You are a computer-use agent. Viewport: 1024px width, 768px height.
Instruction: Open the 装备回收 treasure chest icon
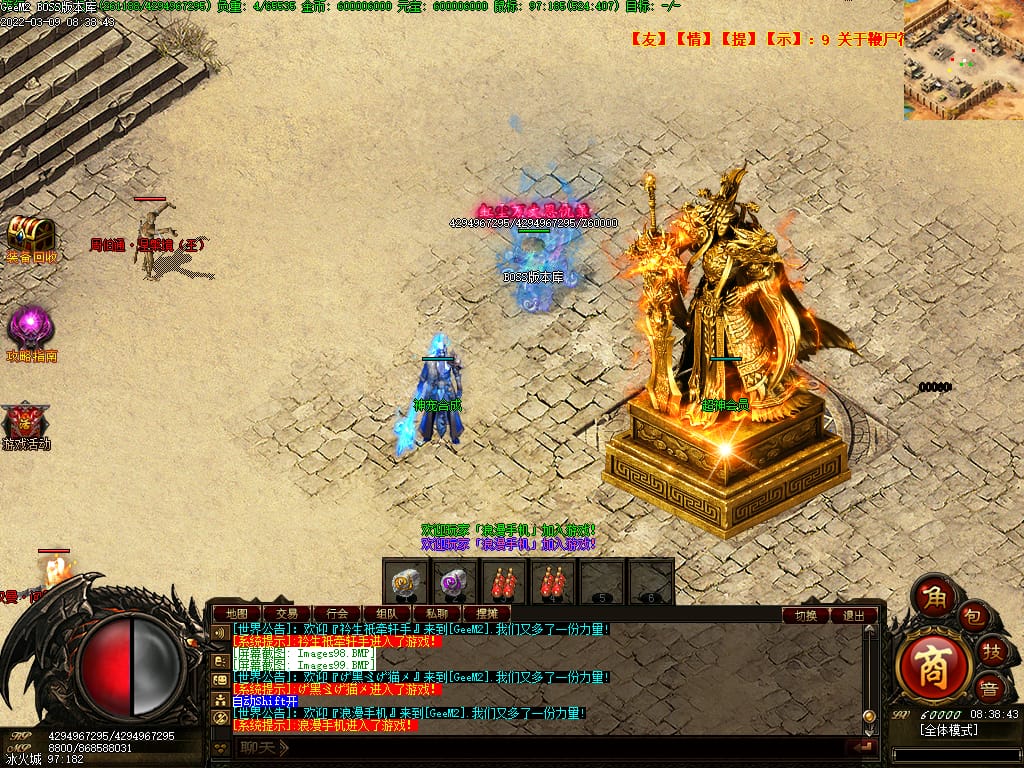pyautogui.click(x=31, y=235)
